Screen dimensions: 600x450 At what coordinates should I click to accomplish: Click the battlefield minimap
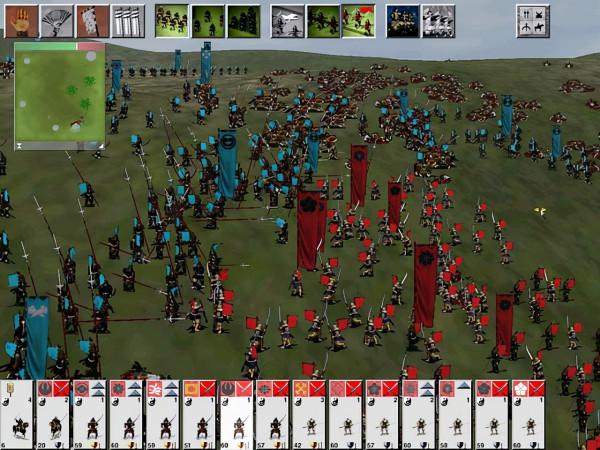59,96
